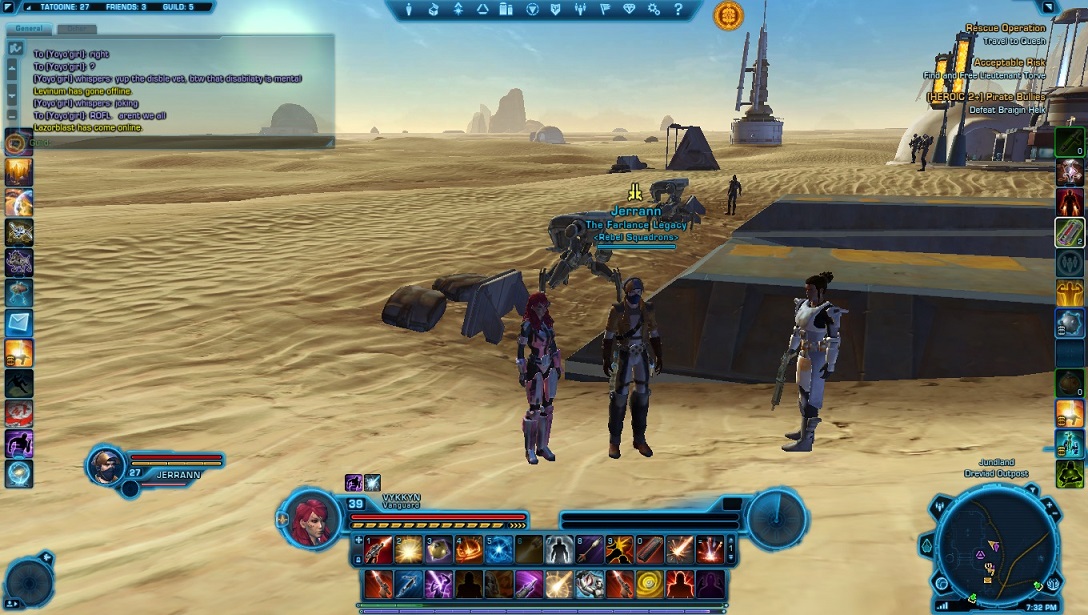Open the inventory crate icon in top bar
Viewport: 1088px width, 615px height.
(x=433, y=10)
